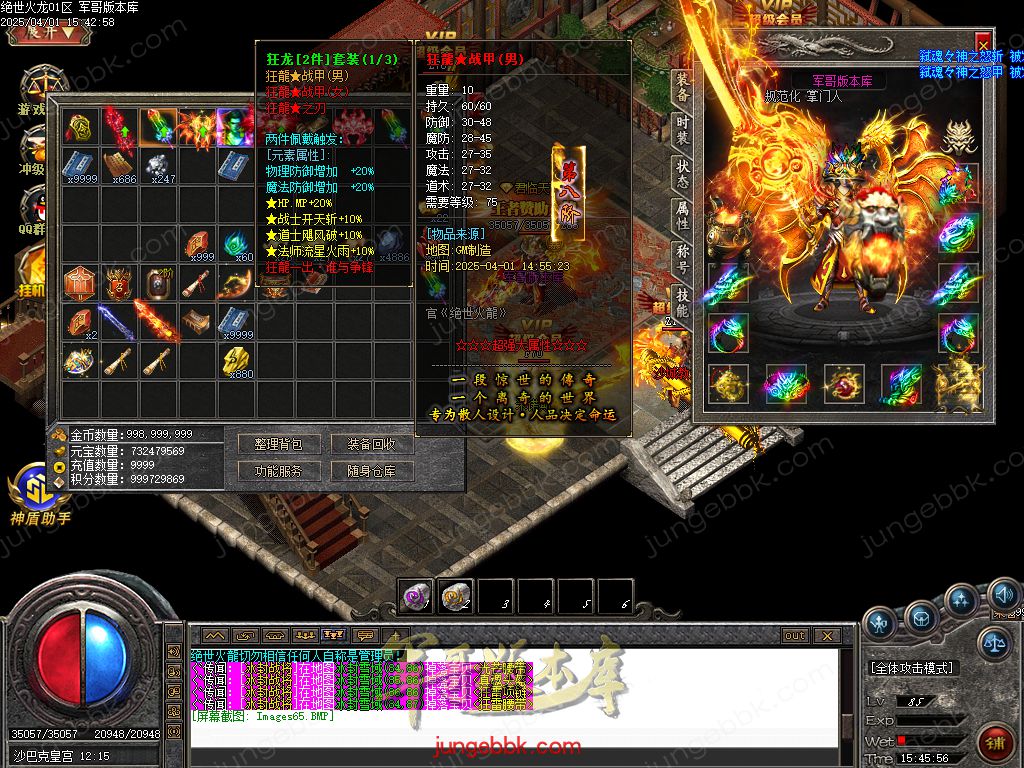
Task: Toggle the 全体攻击模式 attack mode label
Action: point(911,667)
